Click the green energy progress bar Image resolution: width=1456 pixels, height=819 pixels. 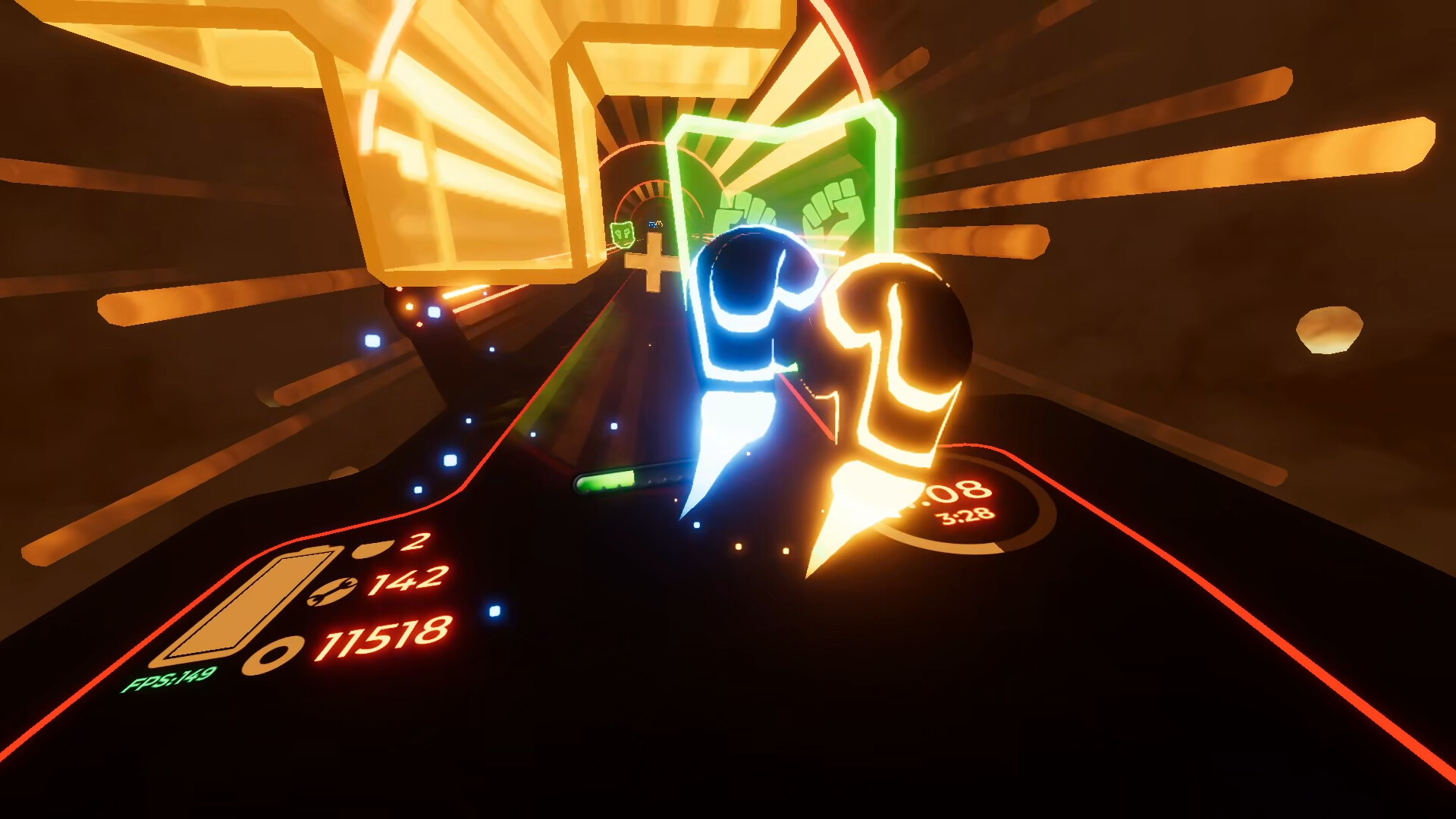[x=607, y=479]
